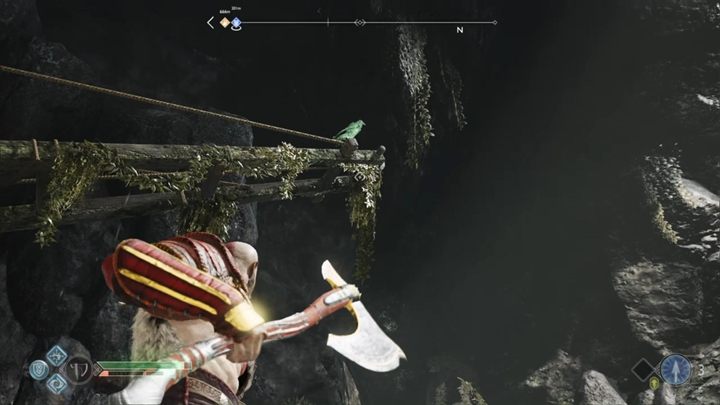Select the shield ability icon

click(38, 369)
